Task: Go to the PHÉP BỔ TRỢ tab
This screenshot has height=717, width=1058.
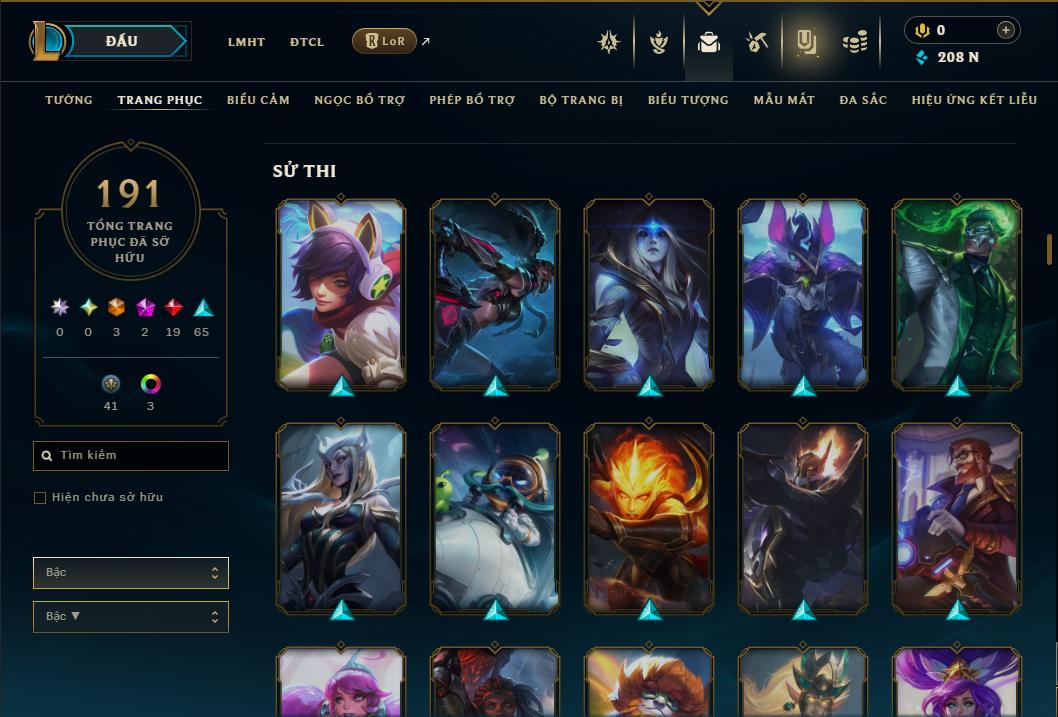Action: tap(472, 100)
